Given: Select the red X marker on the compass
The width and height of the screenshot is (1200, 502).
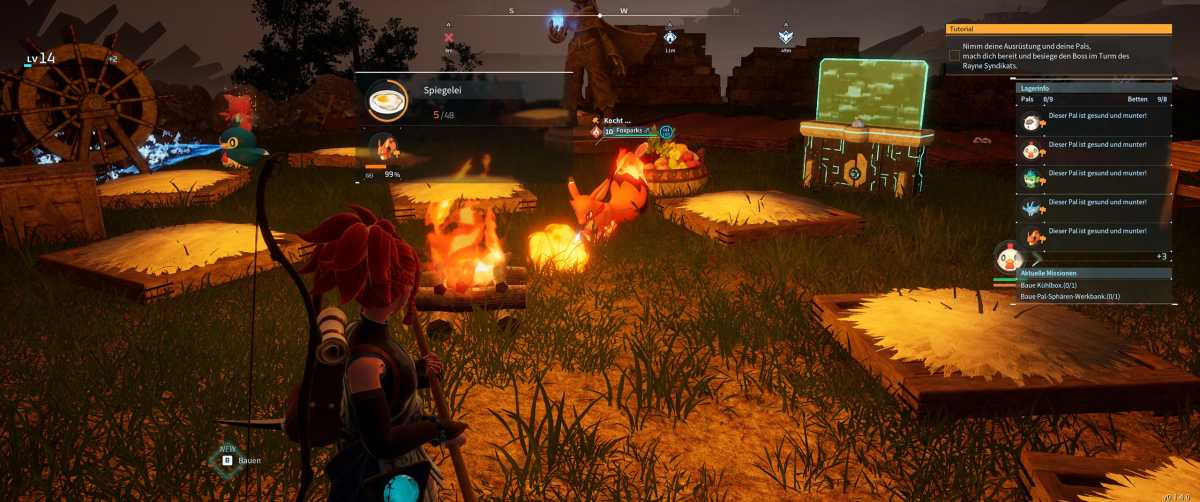Looking at the screenshot, I should pyautogui.click(x=448, y=38).
